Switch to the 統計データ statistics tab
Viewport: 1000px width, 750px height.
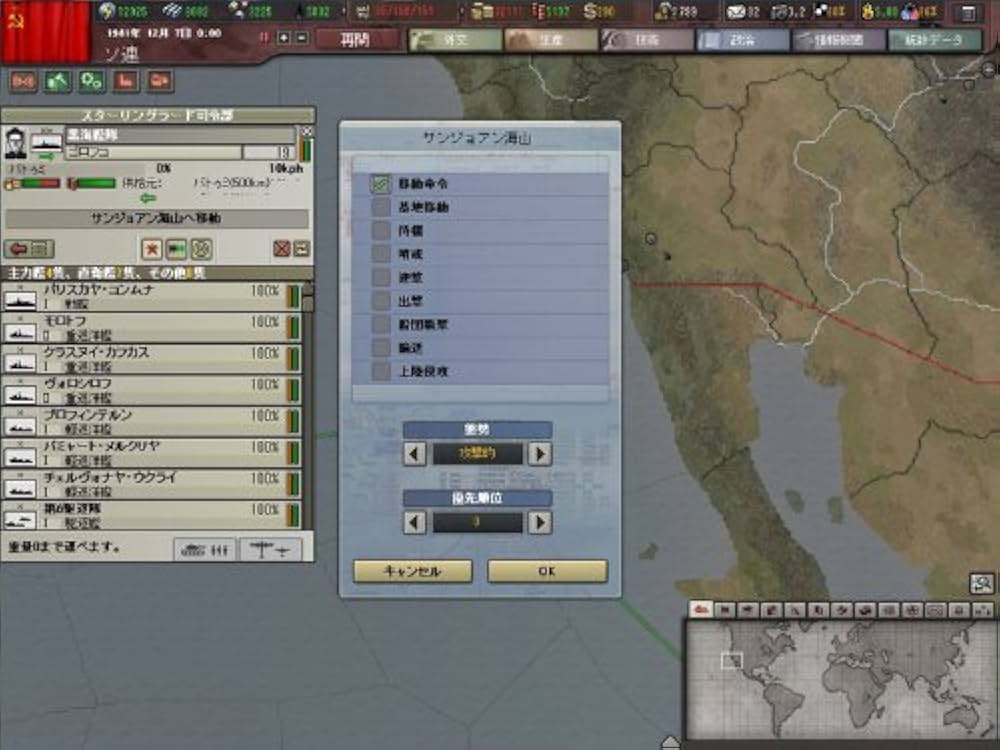(x=935, y=40)
